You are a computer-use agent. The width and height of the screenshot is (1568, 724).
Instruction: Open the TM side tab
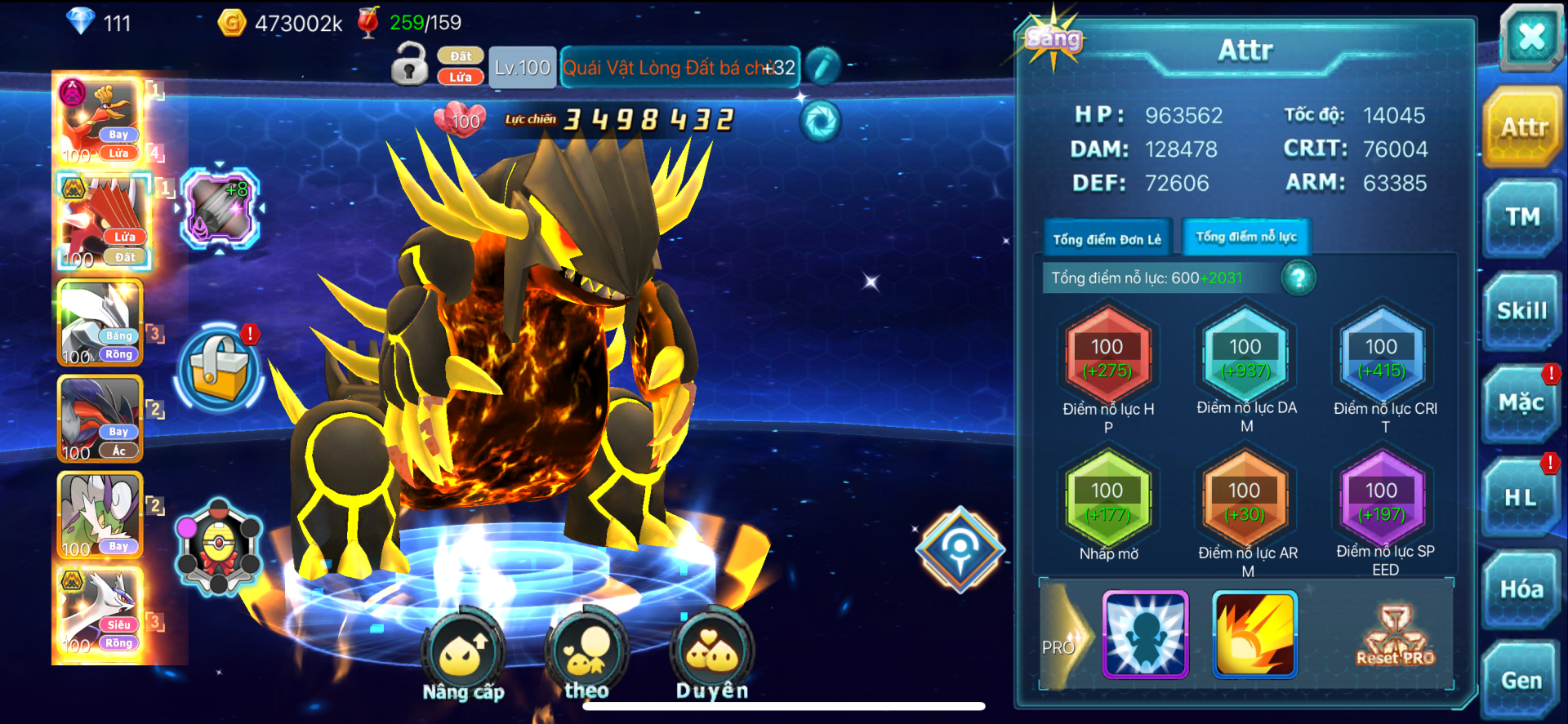point(1522,217)
